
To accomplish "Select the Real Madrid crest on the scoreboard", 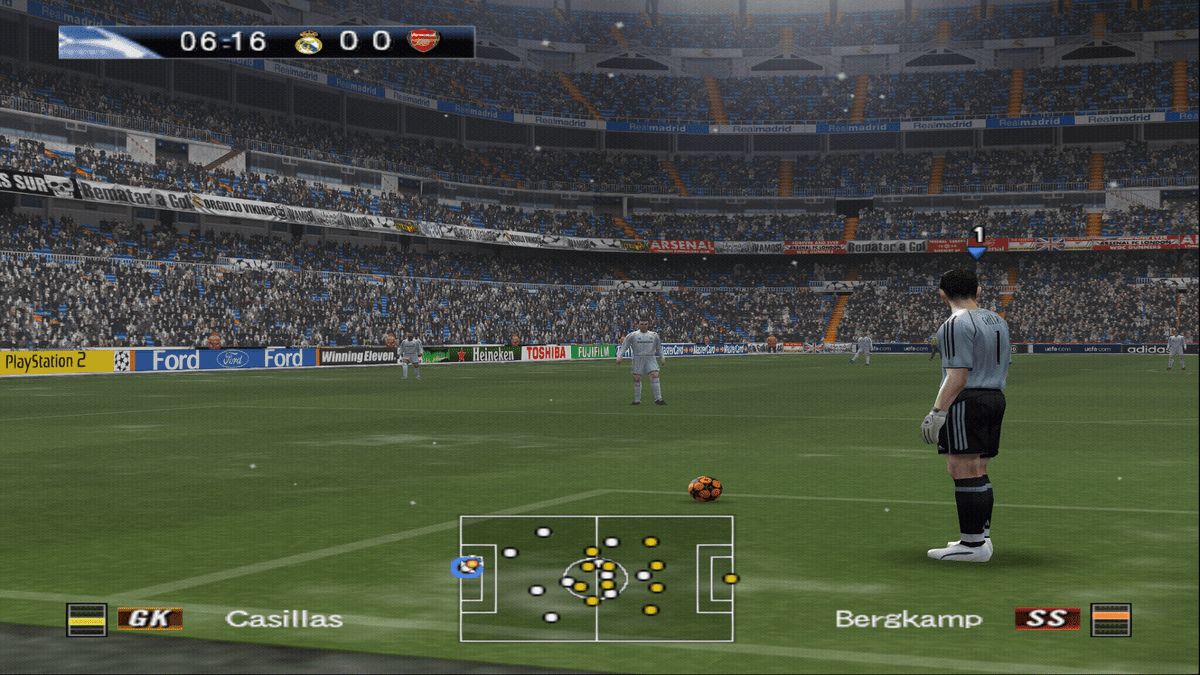I will (308, 42).
